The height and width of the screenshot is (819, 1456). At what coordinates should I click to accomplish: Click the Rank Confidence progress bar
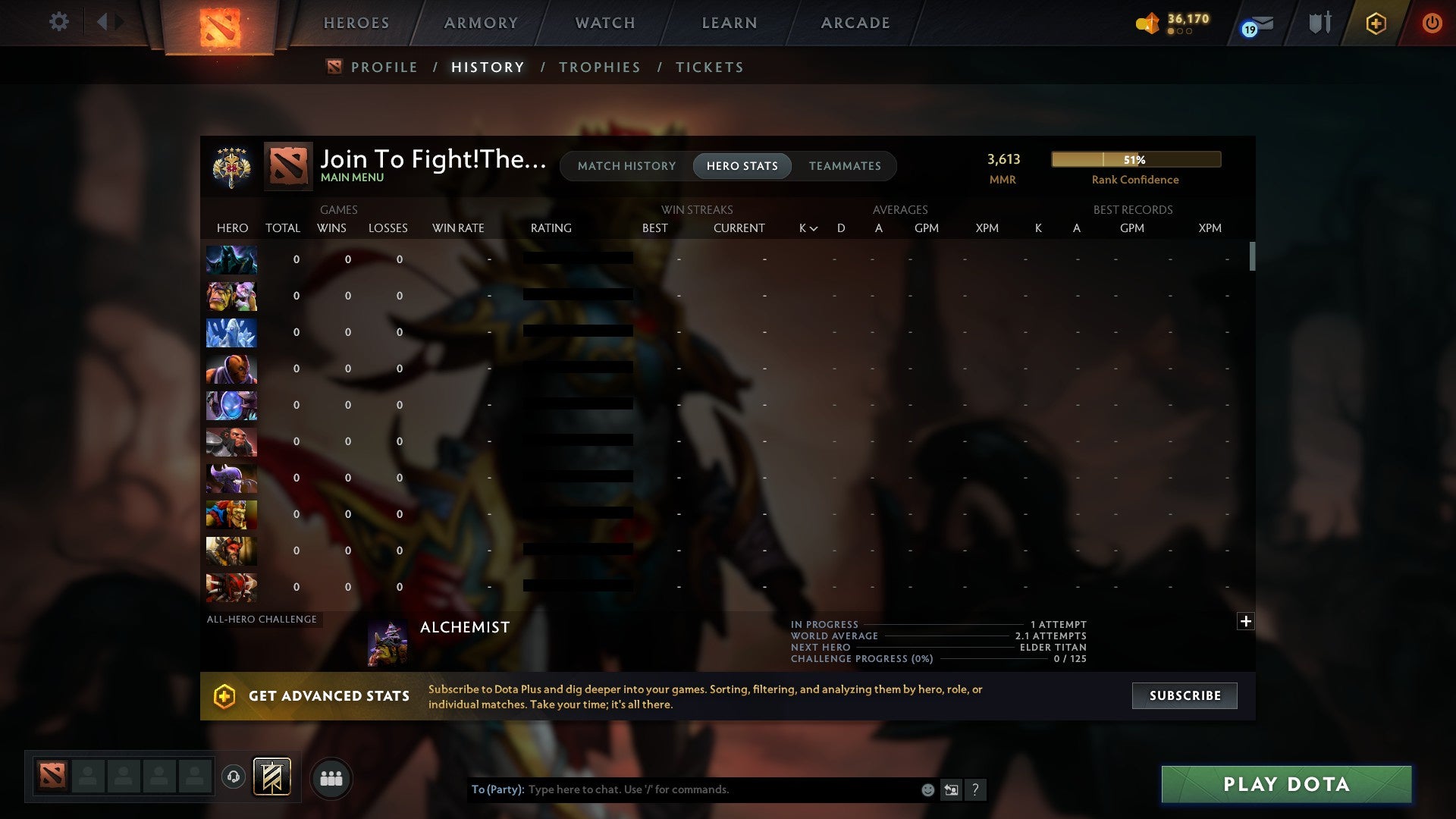tap(1135, 159)
